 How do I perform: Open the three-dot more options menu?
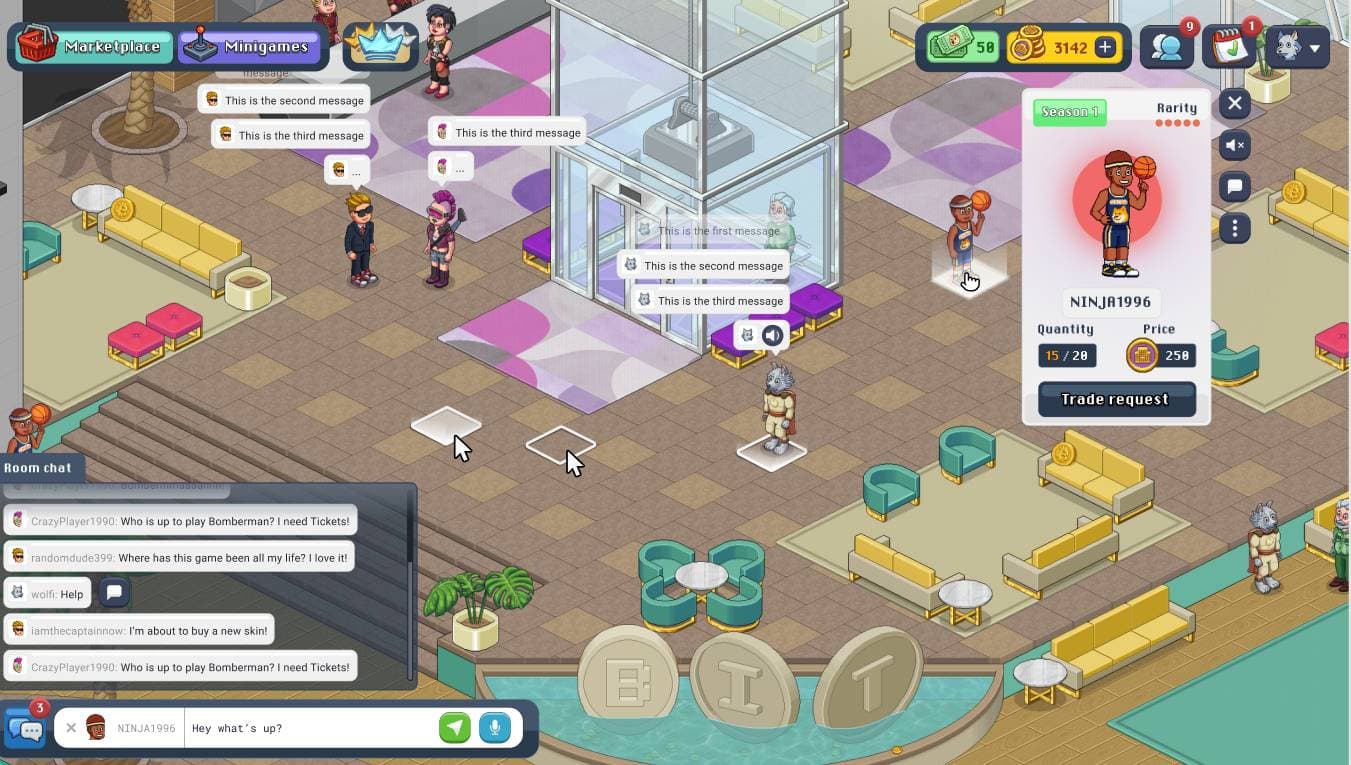tap(1235, 228)
